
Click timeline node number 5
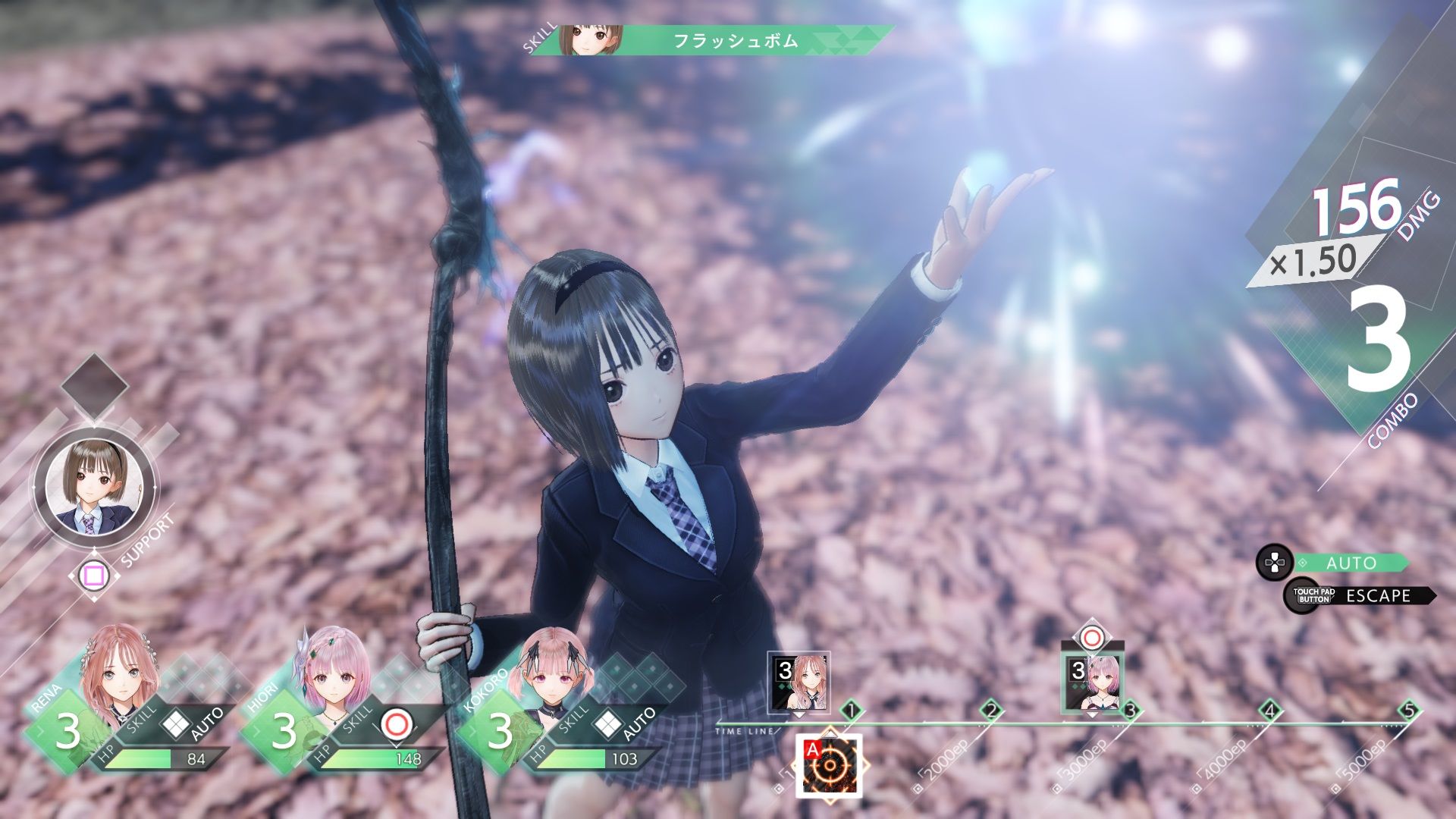click(x=1409, y=711)
